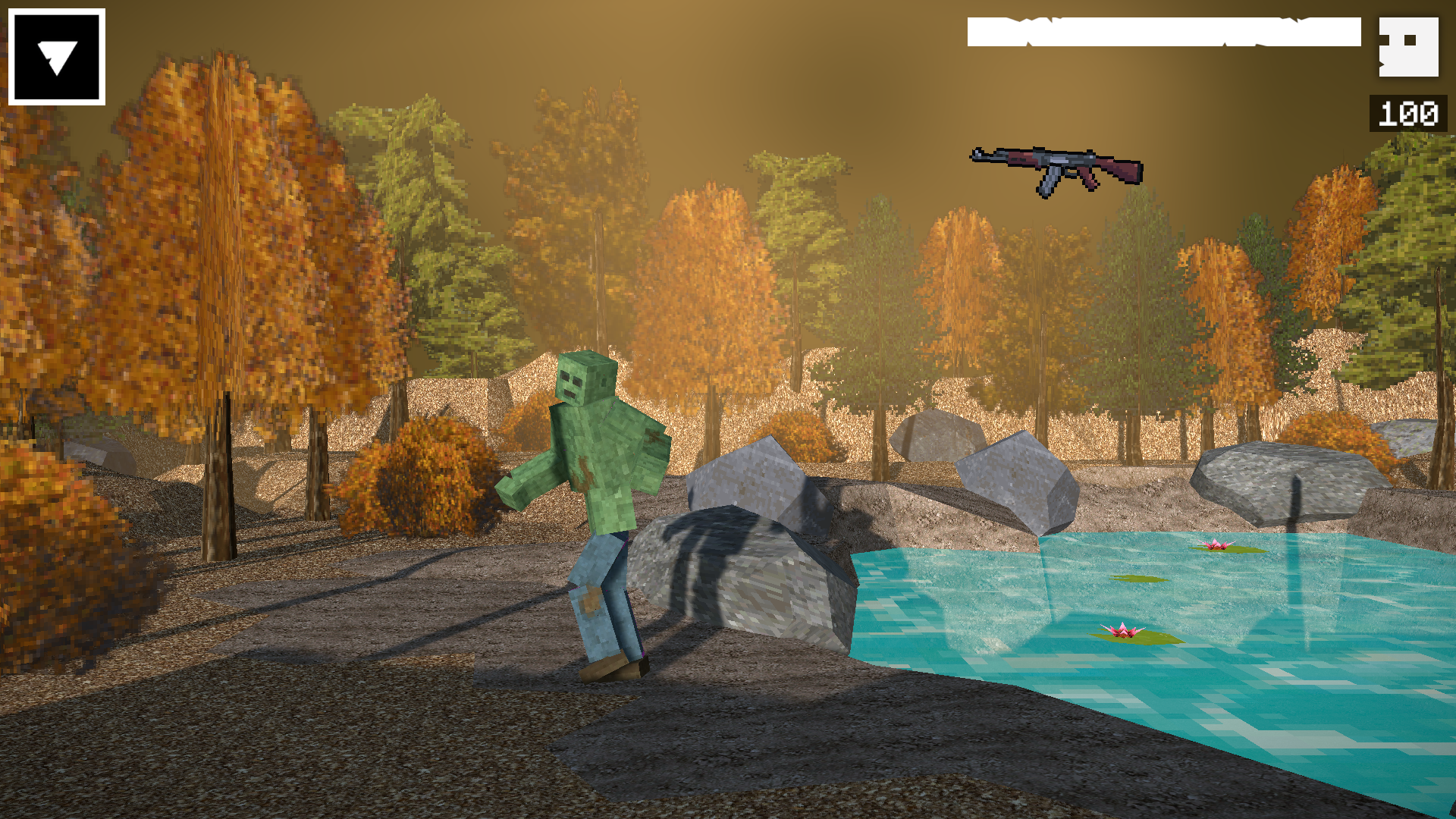Tap the magazine icon above the 100 counter
This screenshot has height=819, width=1456.
[1410, 47]
